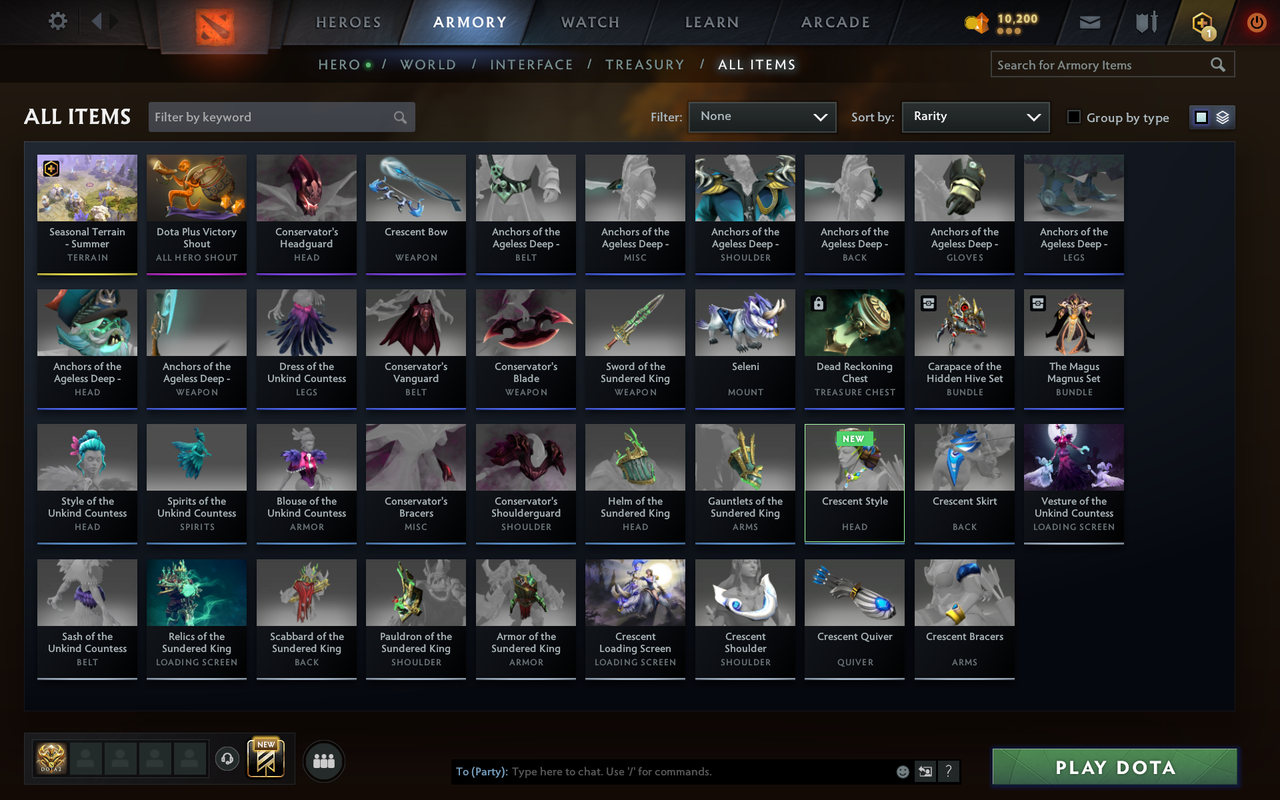1280x800 pixels.
Task: Open the new battle pass reward with NEW badge
Action: [x=265, y=760]
